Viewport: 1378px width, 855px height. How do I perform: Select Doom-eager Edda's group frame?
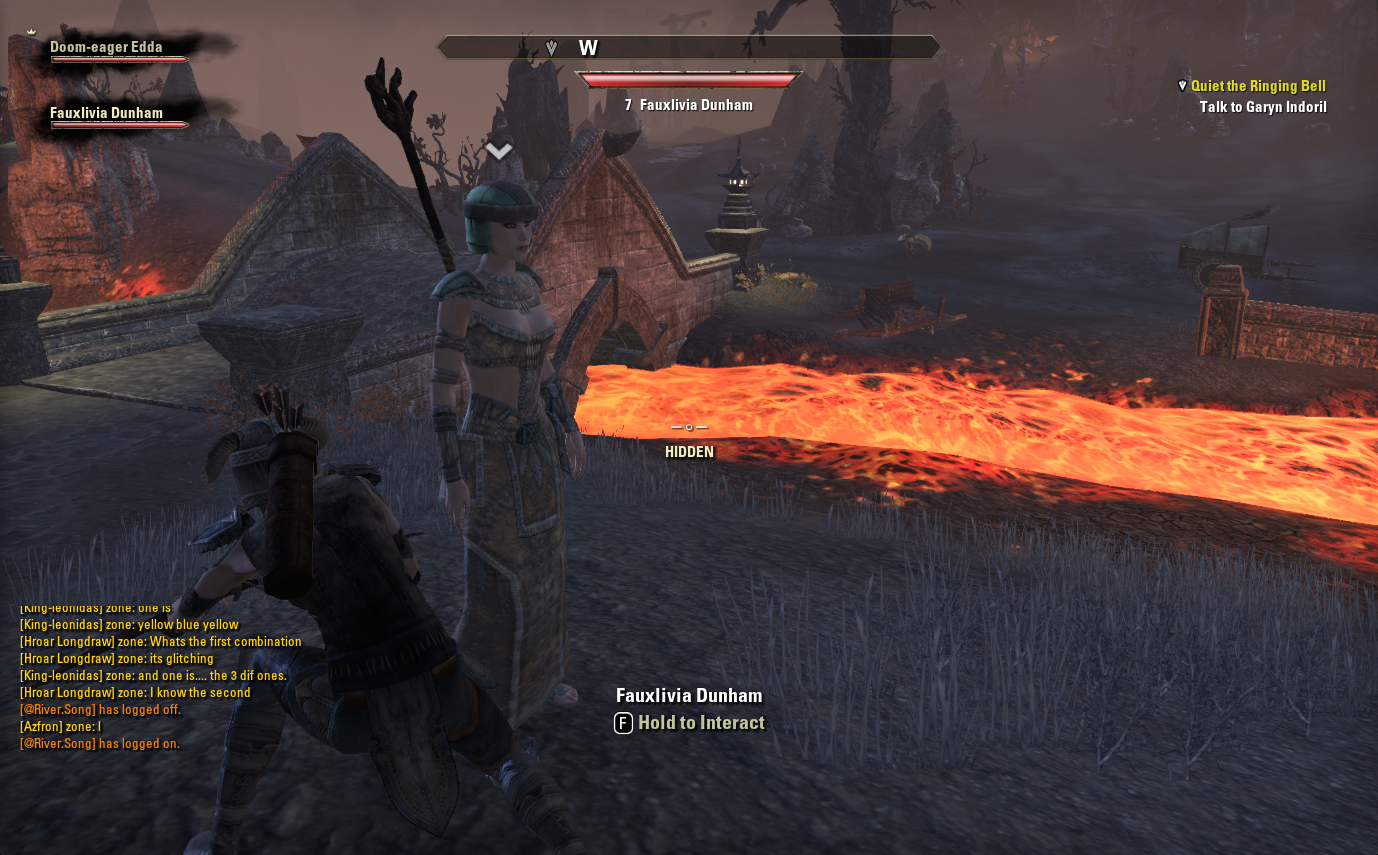click(x=106, y=48)
